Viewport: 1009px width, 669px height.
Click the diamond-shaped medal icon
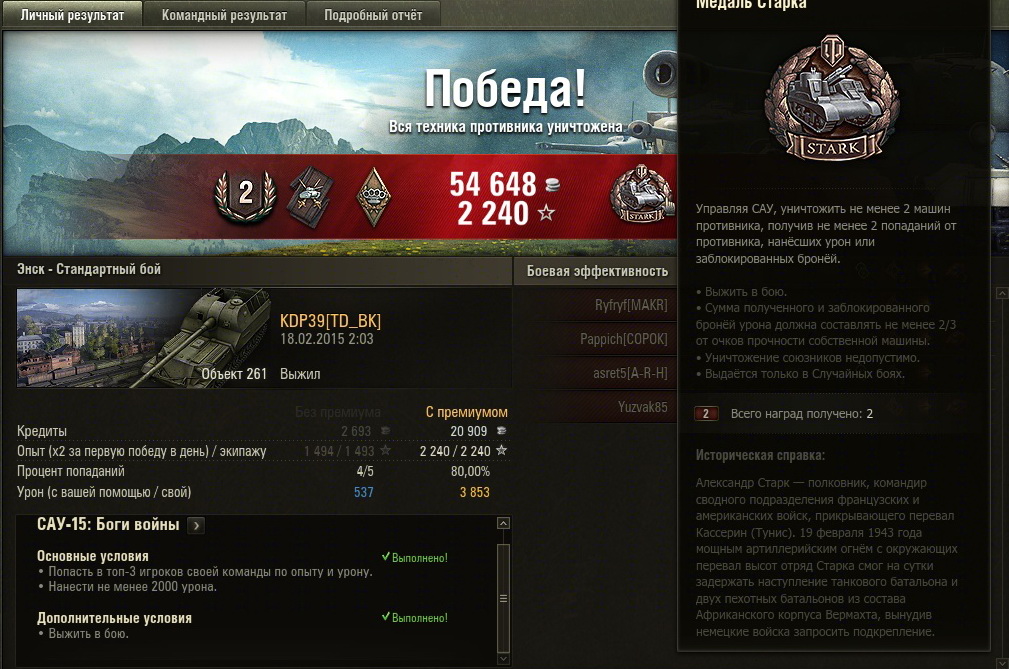[373, 196]
